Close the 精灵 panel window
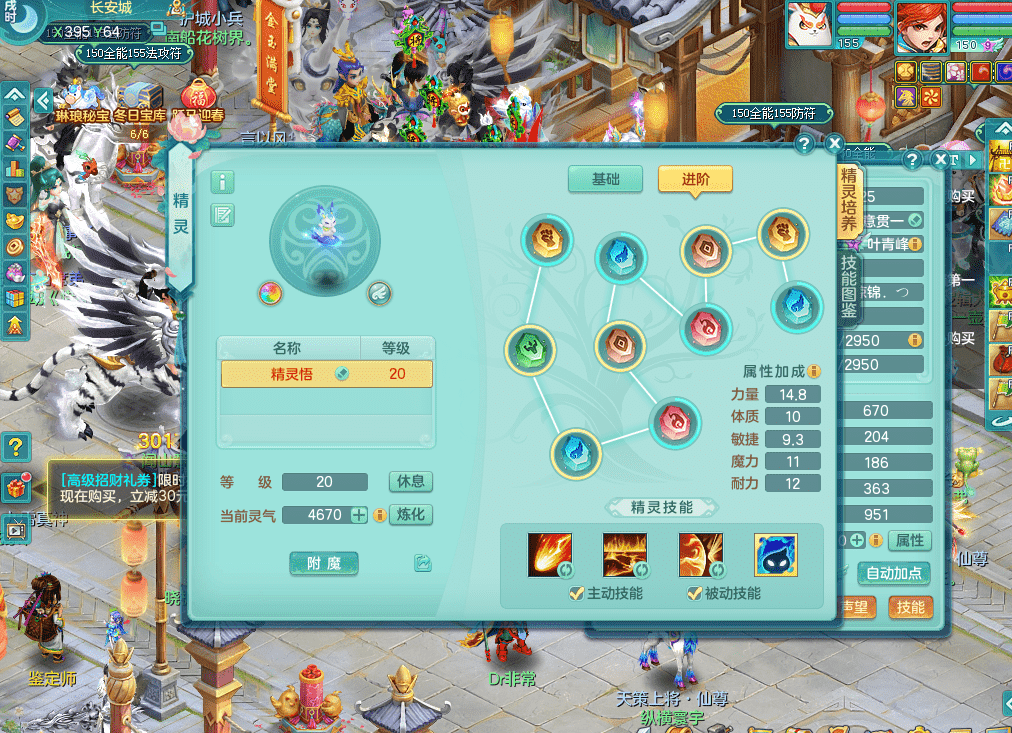The width and height of the screenshot is (1012, 733). pos(834,144)
